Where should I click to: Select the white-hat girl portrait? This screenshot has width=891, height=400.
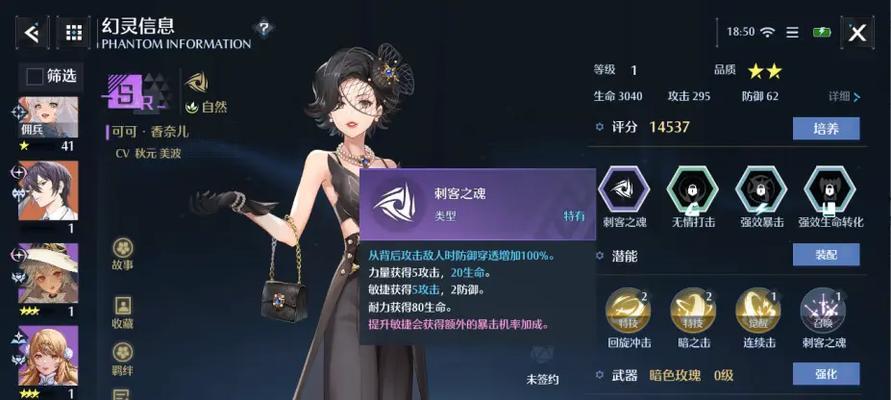click(x=48, y=272)
